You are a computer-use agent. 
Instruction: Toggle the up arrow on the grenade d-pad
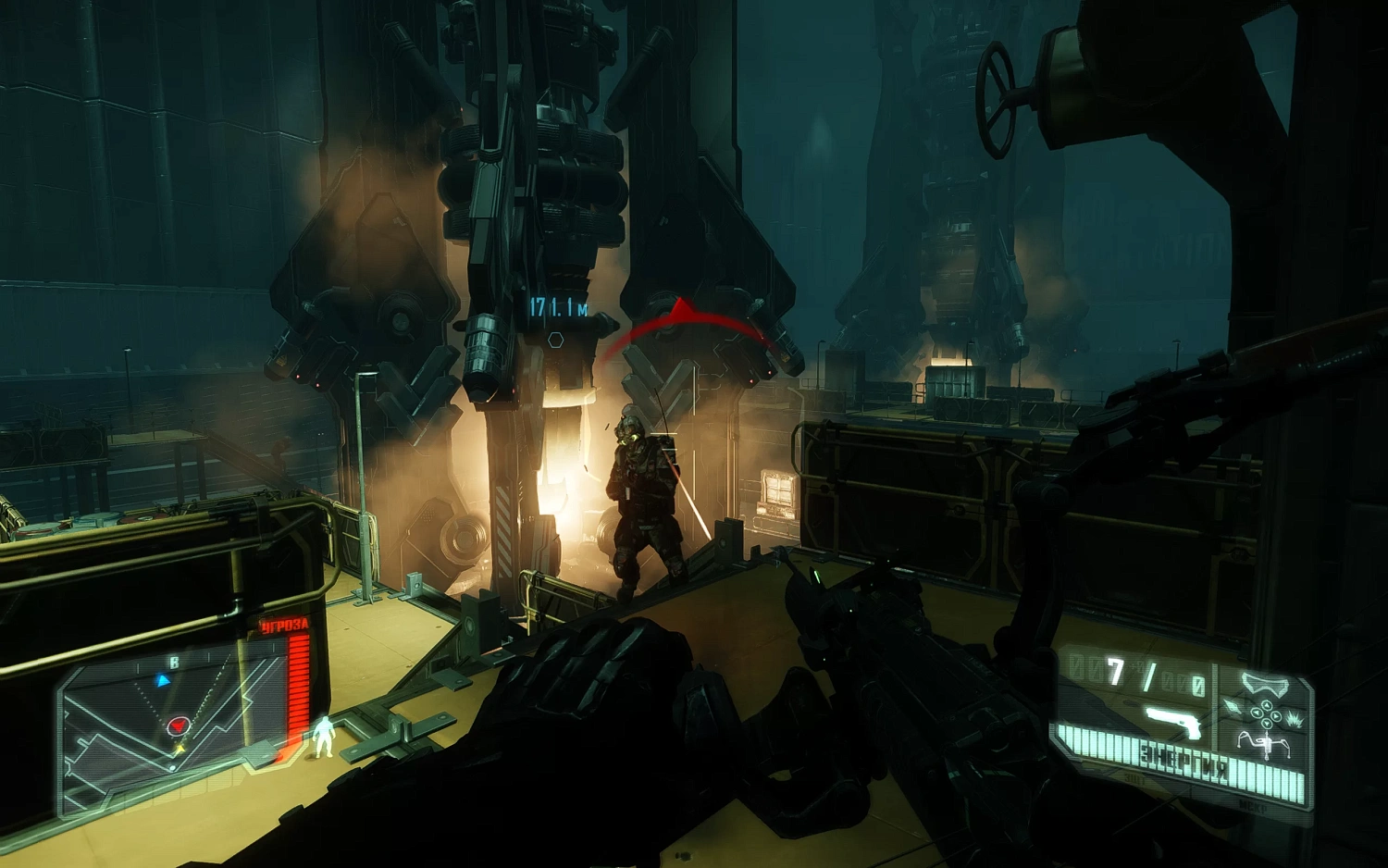click(x=1266, y=705)
